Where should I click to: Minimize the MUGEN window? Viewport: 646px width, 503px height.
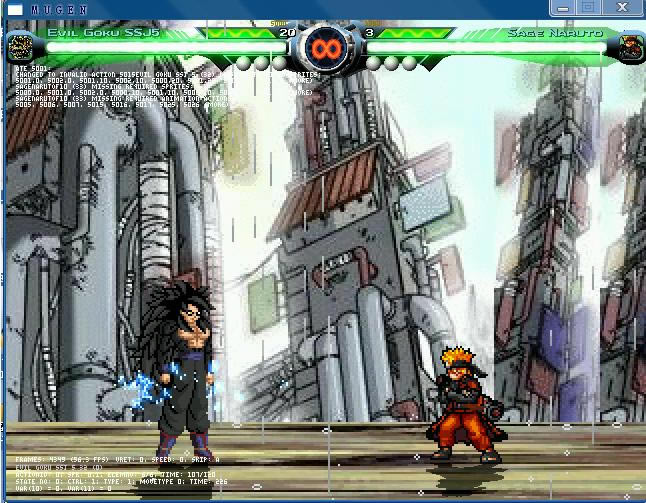click(x=562, y=7)
